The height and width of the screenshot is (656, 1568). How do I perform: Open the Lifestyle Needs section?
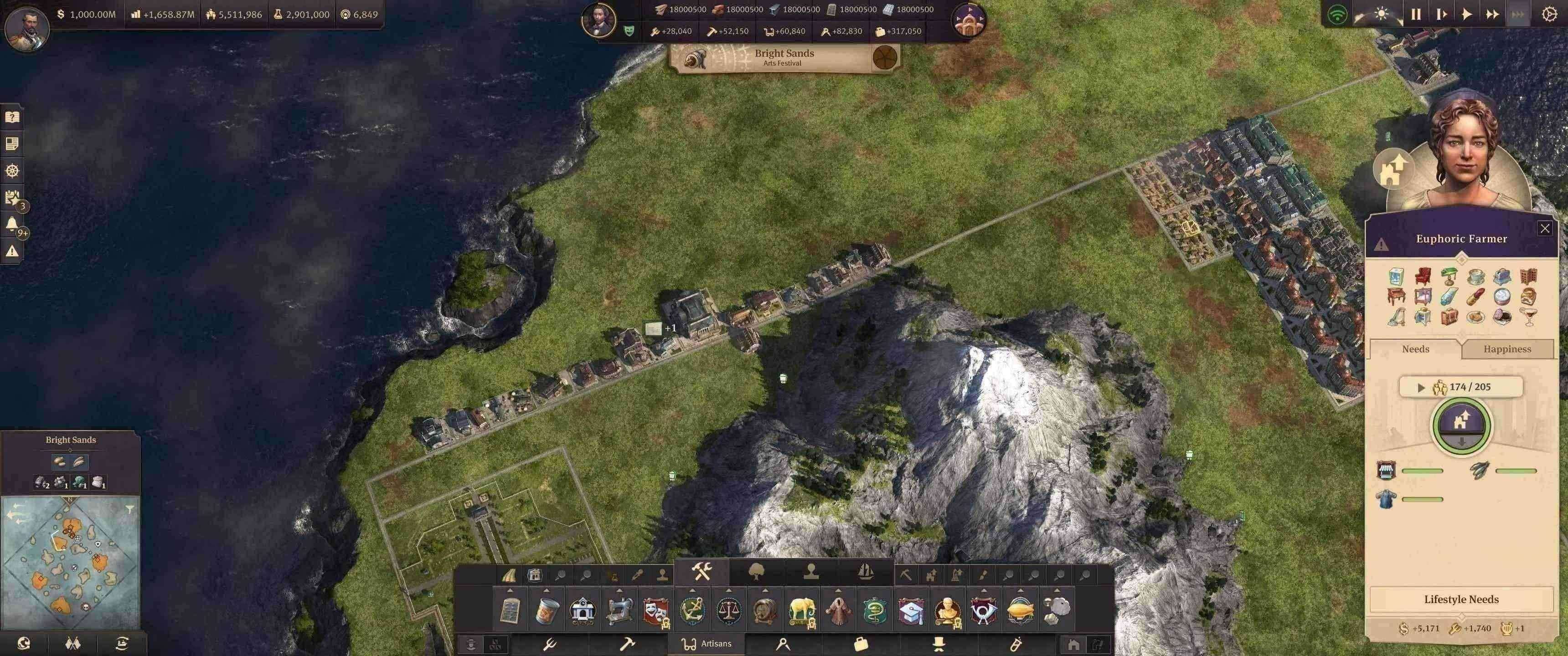tap(1461, 600)
